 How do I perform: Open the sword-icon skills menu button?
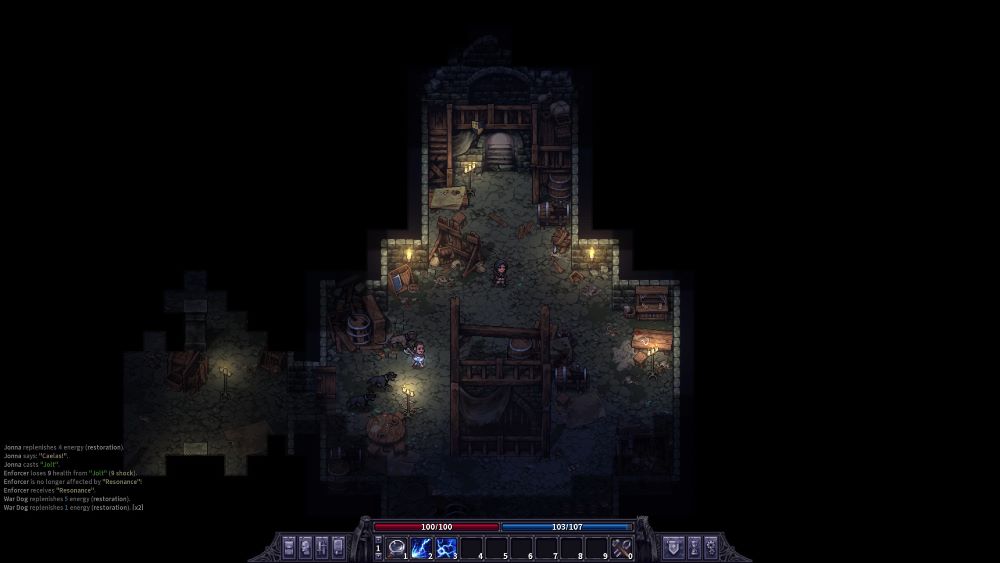click(x=321, y=547)
